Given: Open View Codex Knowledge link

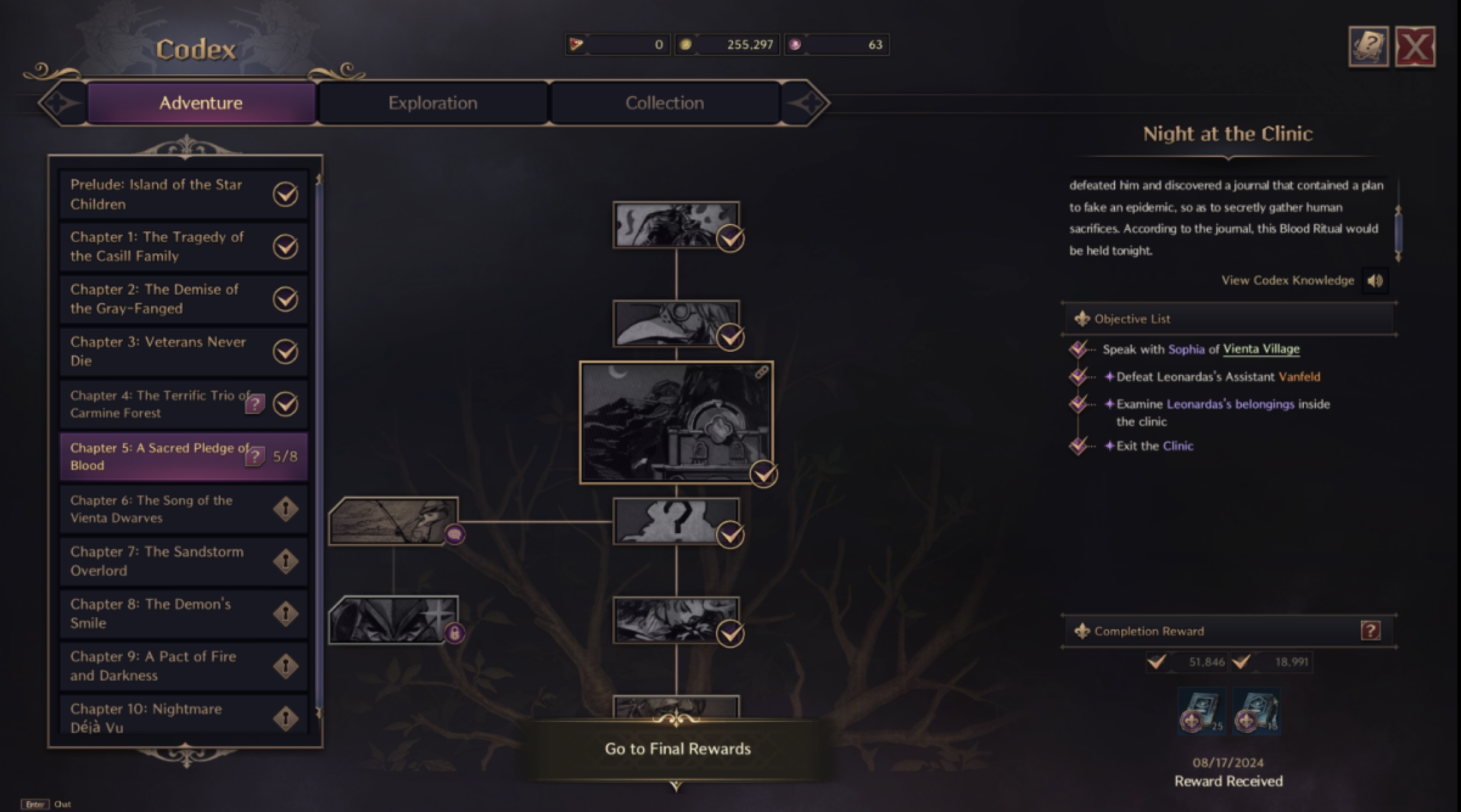Looking at the screenshot, I should click(1288, 280).
